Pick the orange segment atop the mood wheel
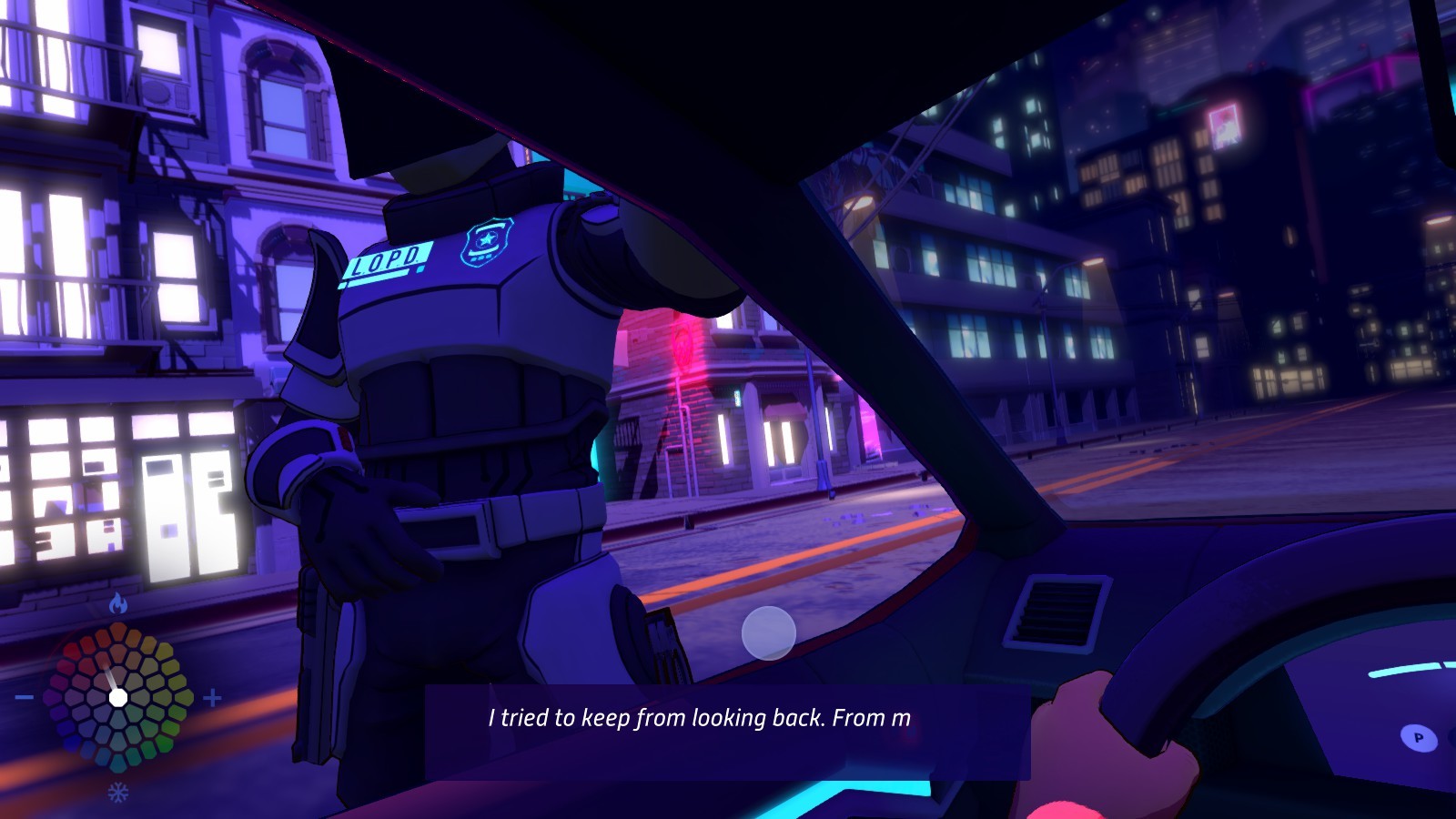 (118, 630)
